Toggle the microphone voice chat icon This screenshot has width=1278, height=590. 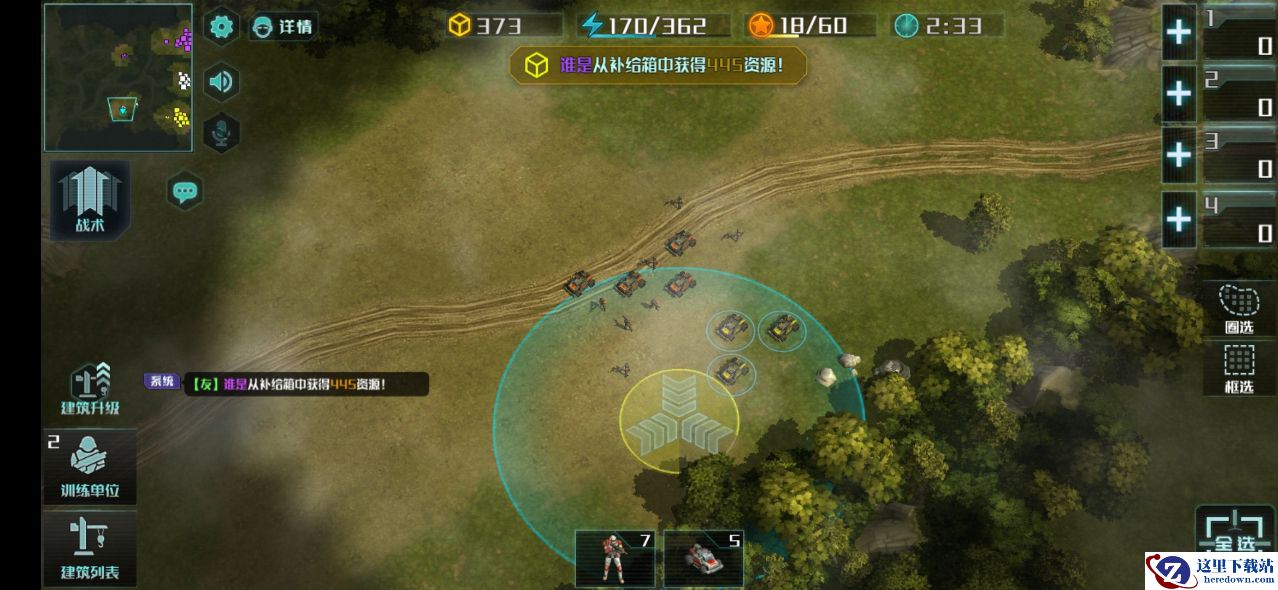click(x=221, y=133)
